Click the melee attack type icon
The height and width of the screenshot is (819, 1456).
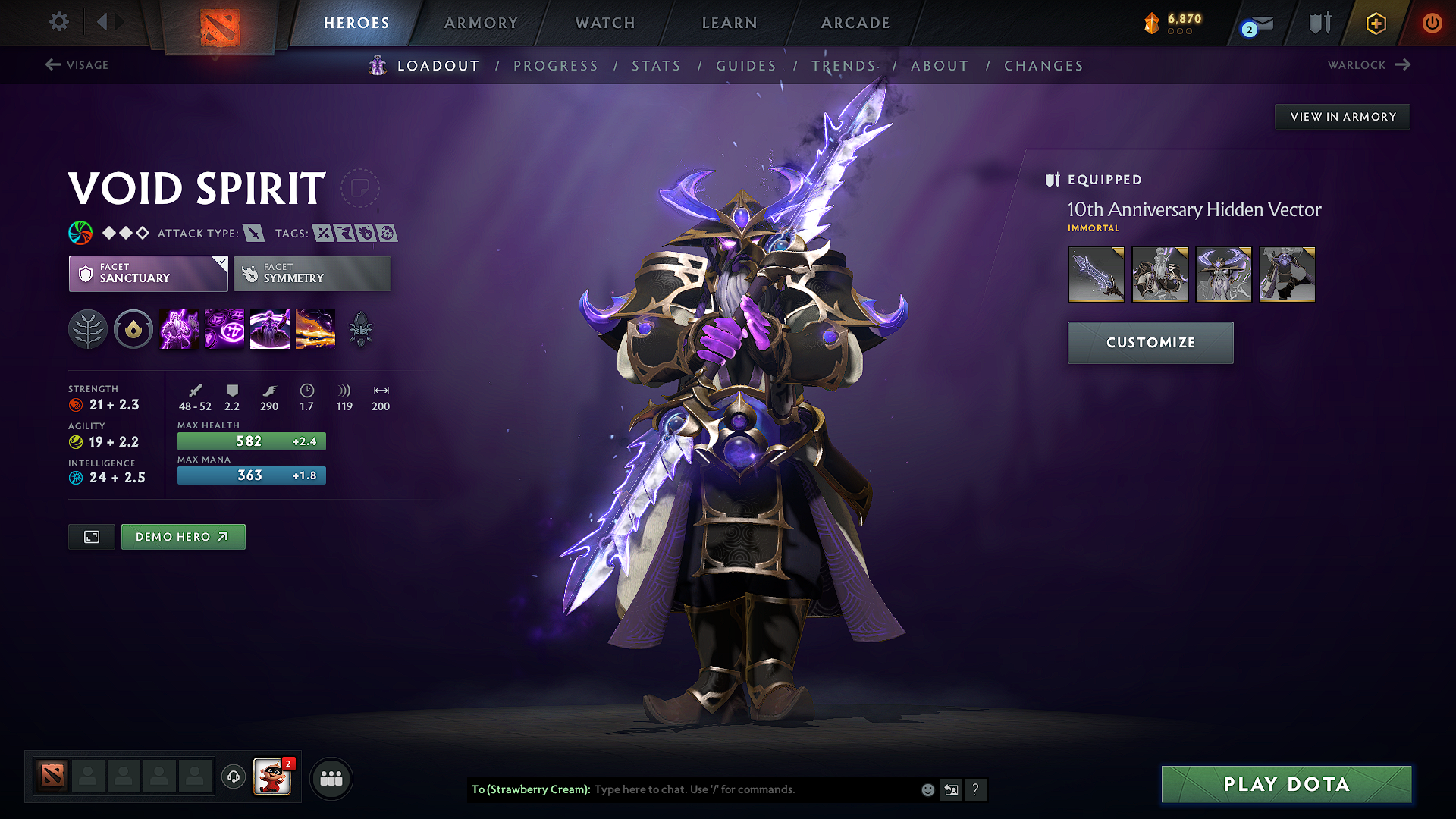pyautogui.click(x=252, y=233)
